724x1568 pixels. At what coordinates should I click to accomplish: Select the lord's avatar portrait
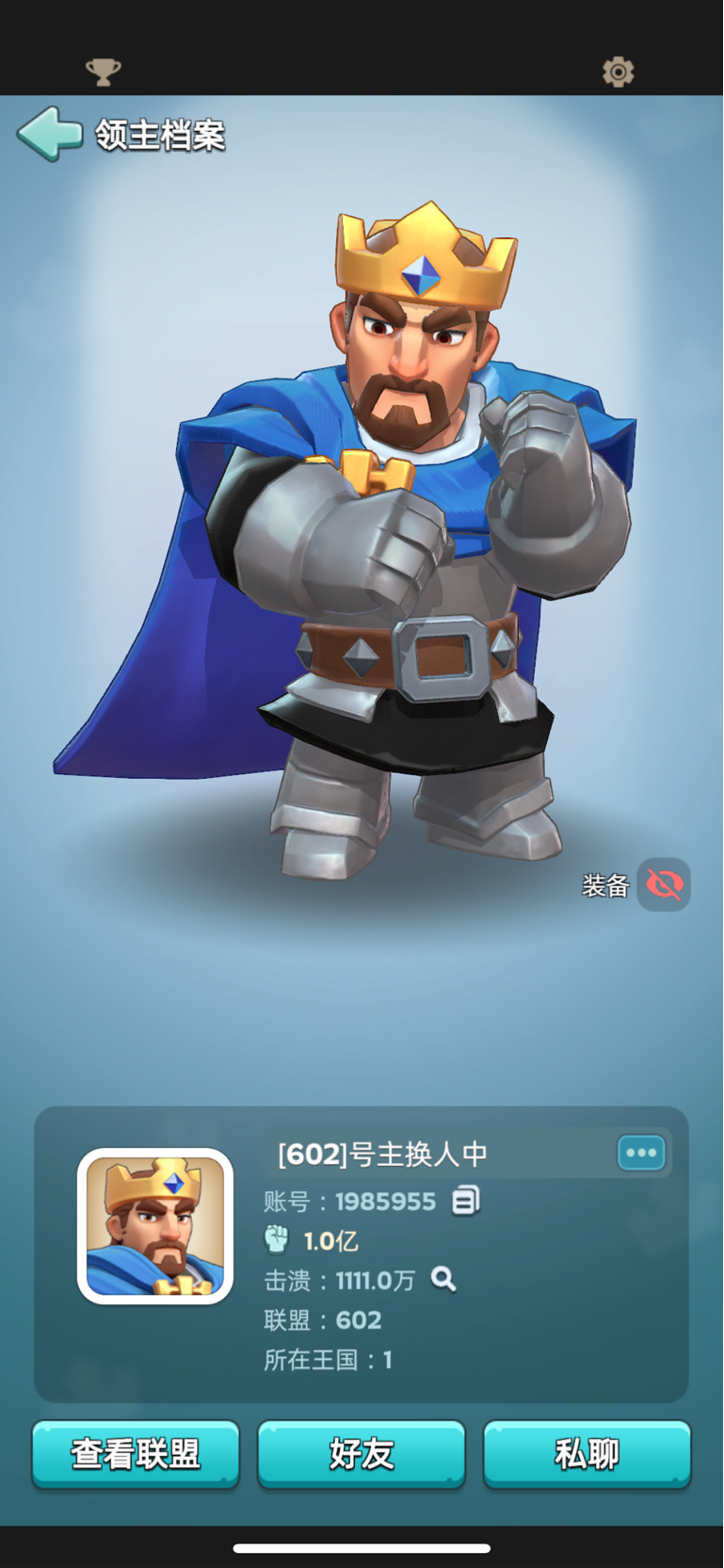pos(155,1226)
